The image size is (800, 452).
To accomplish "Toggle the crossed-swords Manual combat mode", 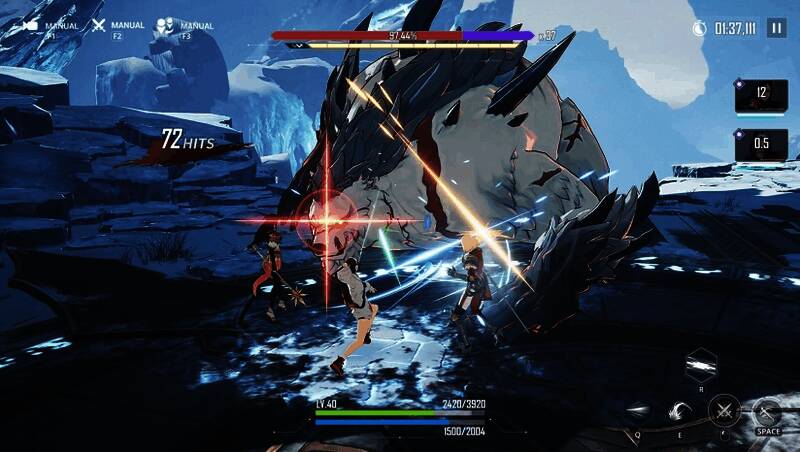I will pos(98,27).
